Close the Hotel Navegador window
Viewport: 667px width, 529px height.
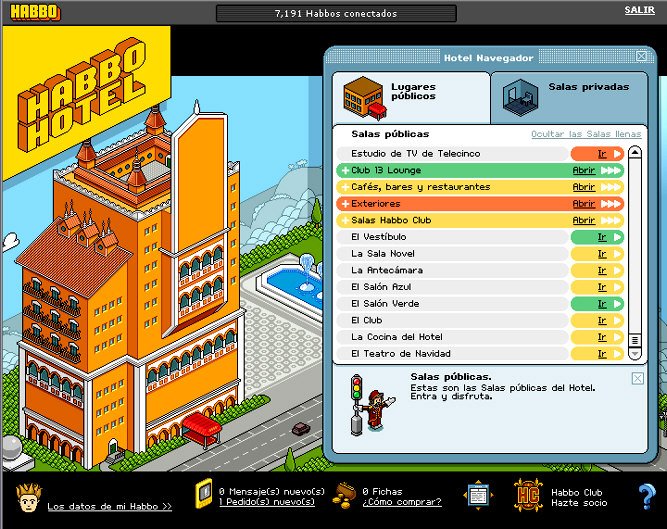pos(641,57)
